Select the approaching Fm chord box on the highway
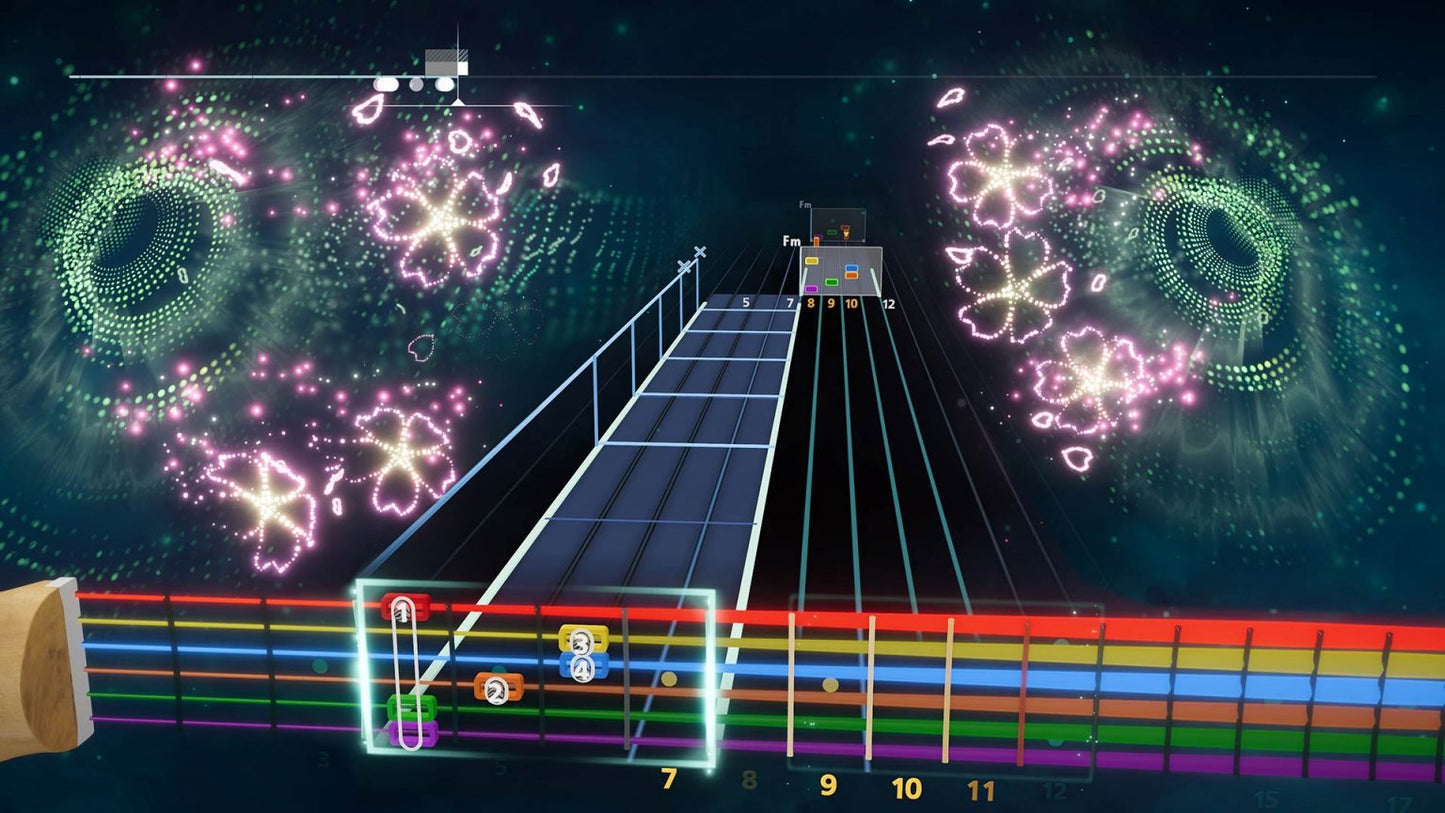Image resolution: width=1445 pixels, height=813 pixels. tap(840, 270)
